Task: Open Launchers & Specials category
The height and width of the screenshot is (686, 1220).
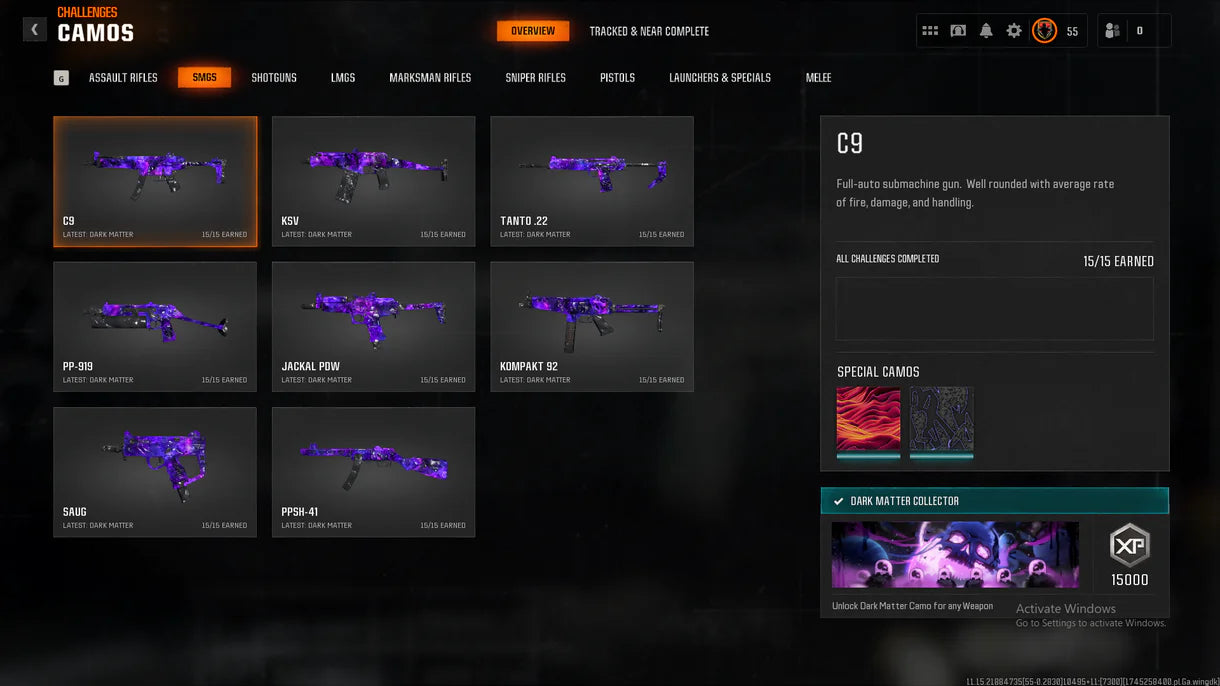Action: 720,78
